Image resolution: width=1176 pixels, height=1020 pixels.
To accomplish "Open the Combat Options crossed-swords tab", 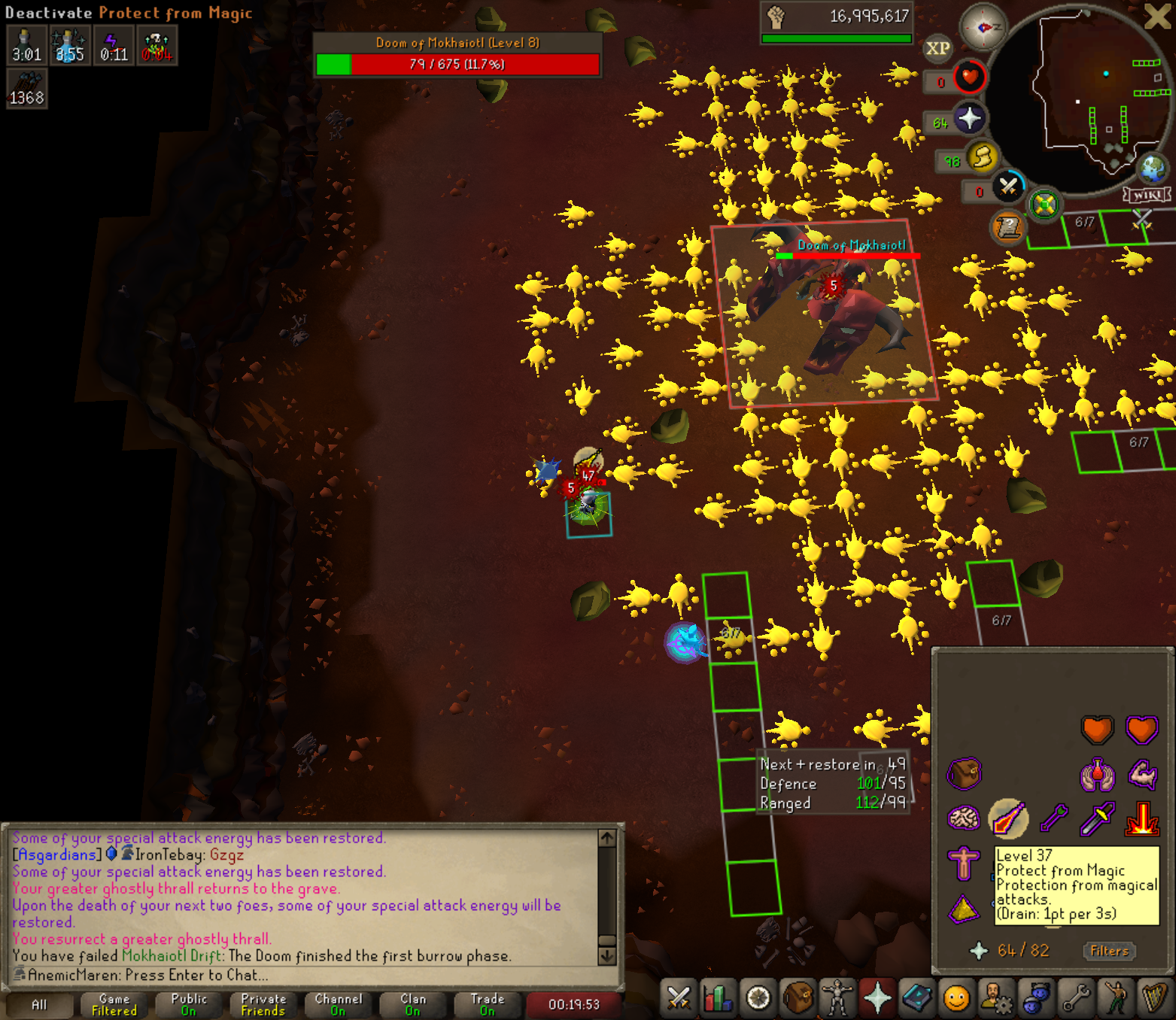I will pyautogui.click(x=678, y=998).
